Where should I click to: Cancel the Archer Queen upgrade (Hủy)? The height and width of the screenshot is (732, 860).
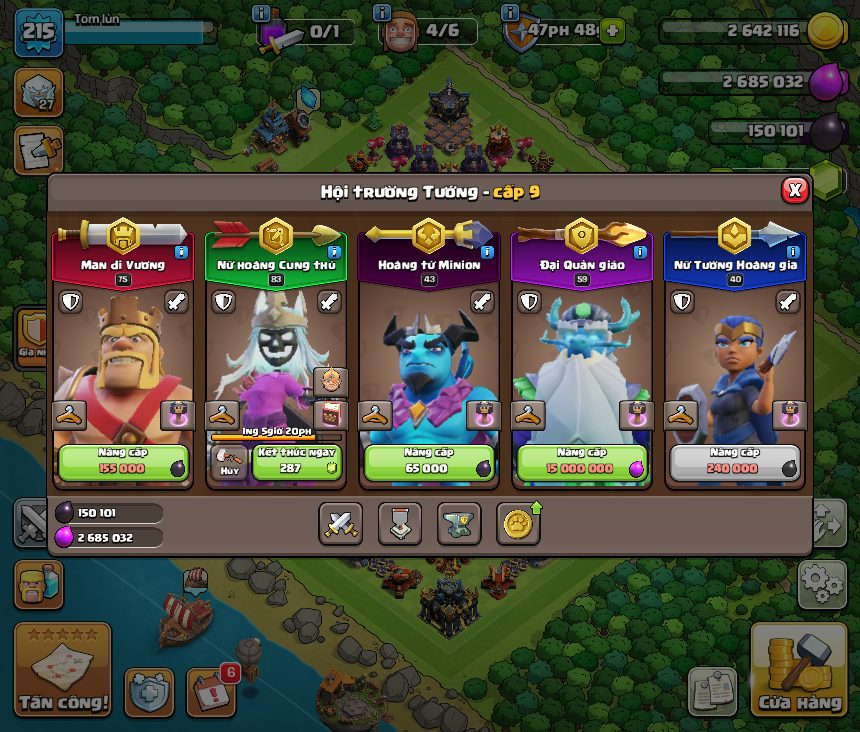226,463
